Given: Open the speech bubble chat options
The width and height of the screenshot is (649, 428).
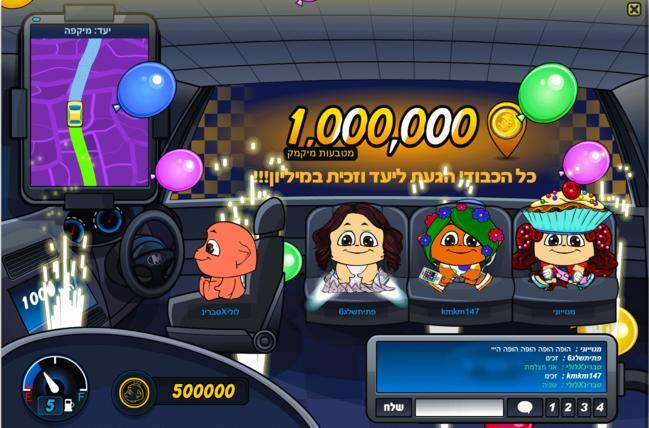Looking at the screenshot, I should tap(523, 407).
